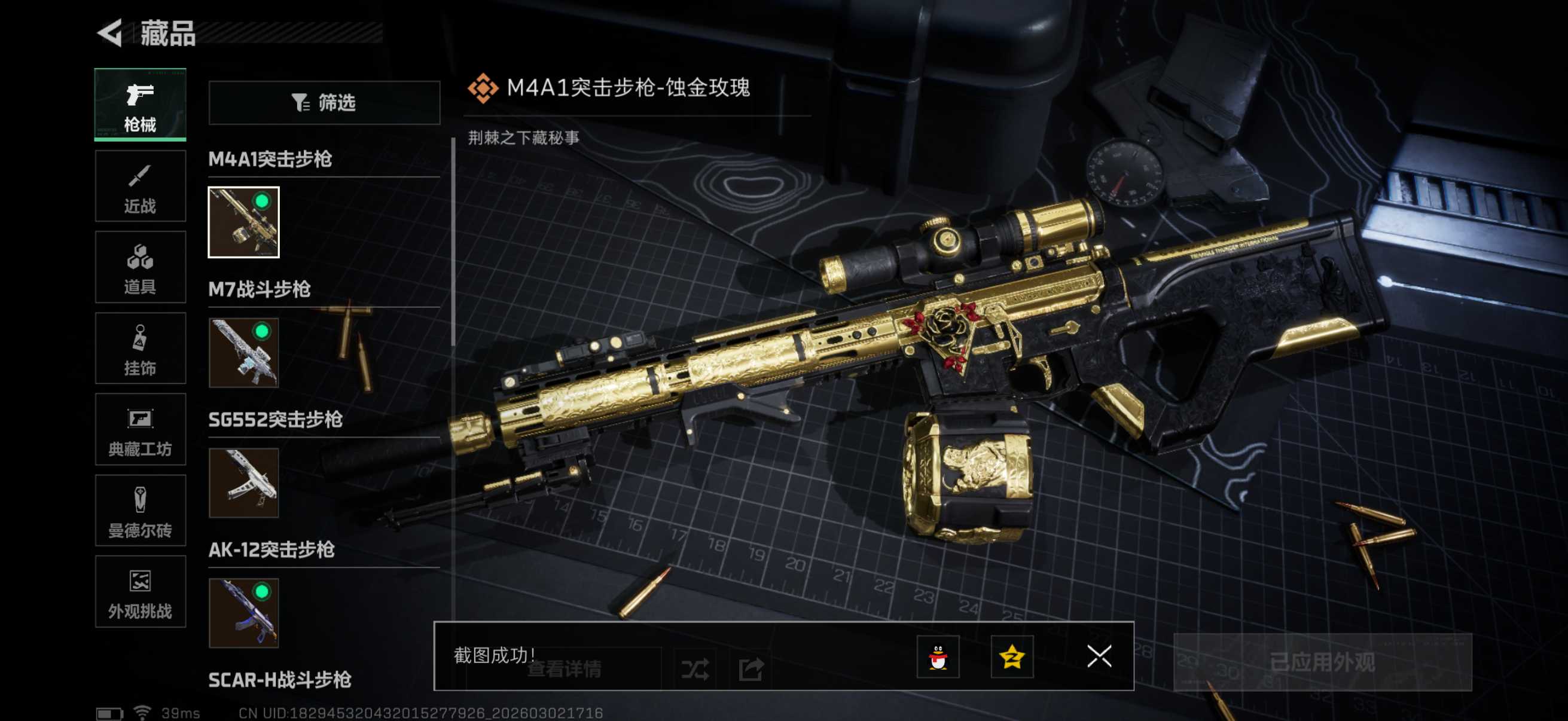
Task: Select the 道具 items category
Action: pyautogui.click(x=140, y=267)
